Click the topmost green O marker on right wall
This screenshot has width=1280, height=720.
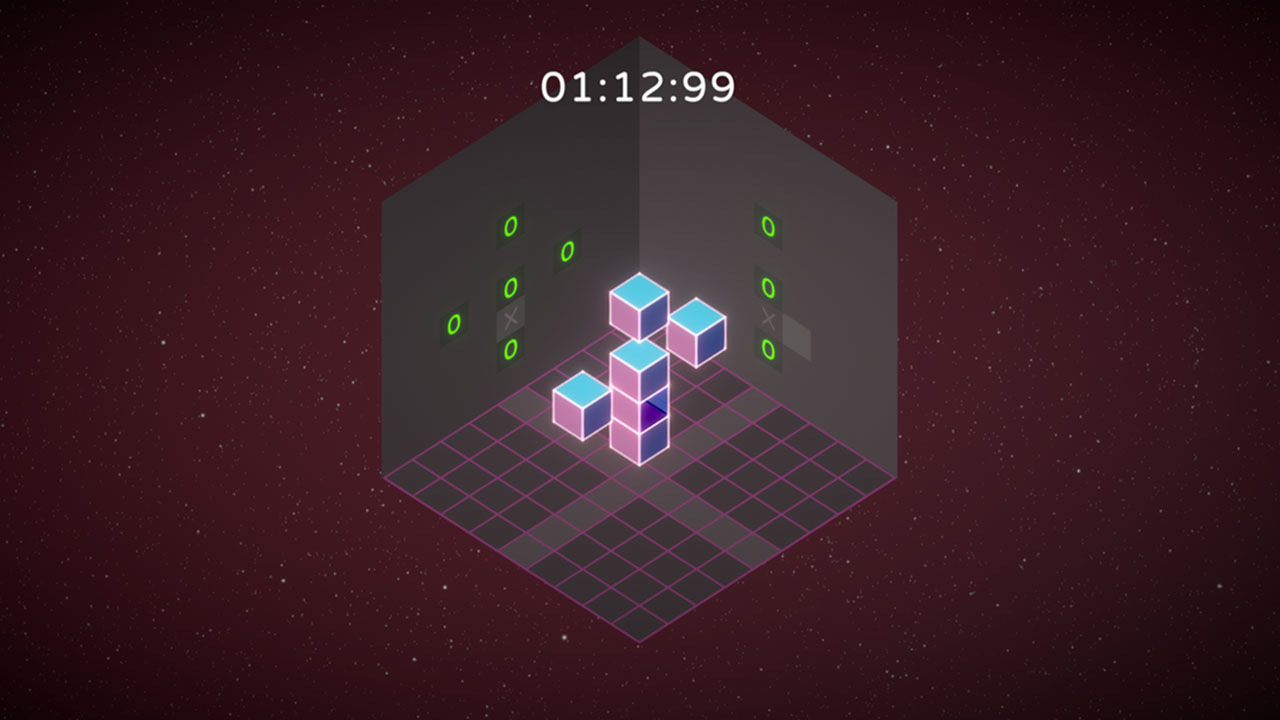(x=768, y=228)
